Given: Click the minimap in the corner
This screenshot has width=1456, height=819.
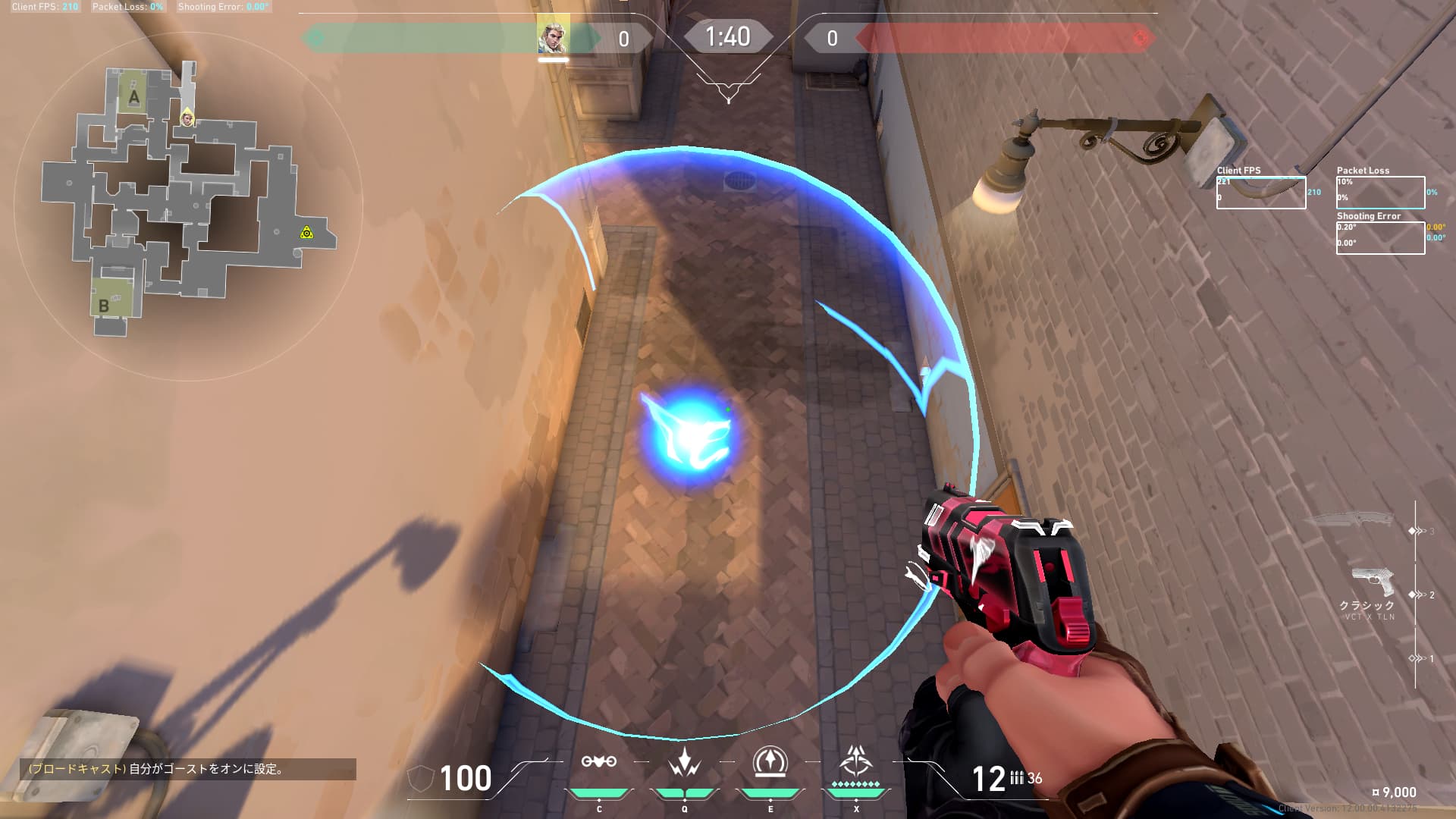Looking at the screenshot, I should click(188, 205).
